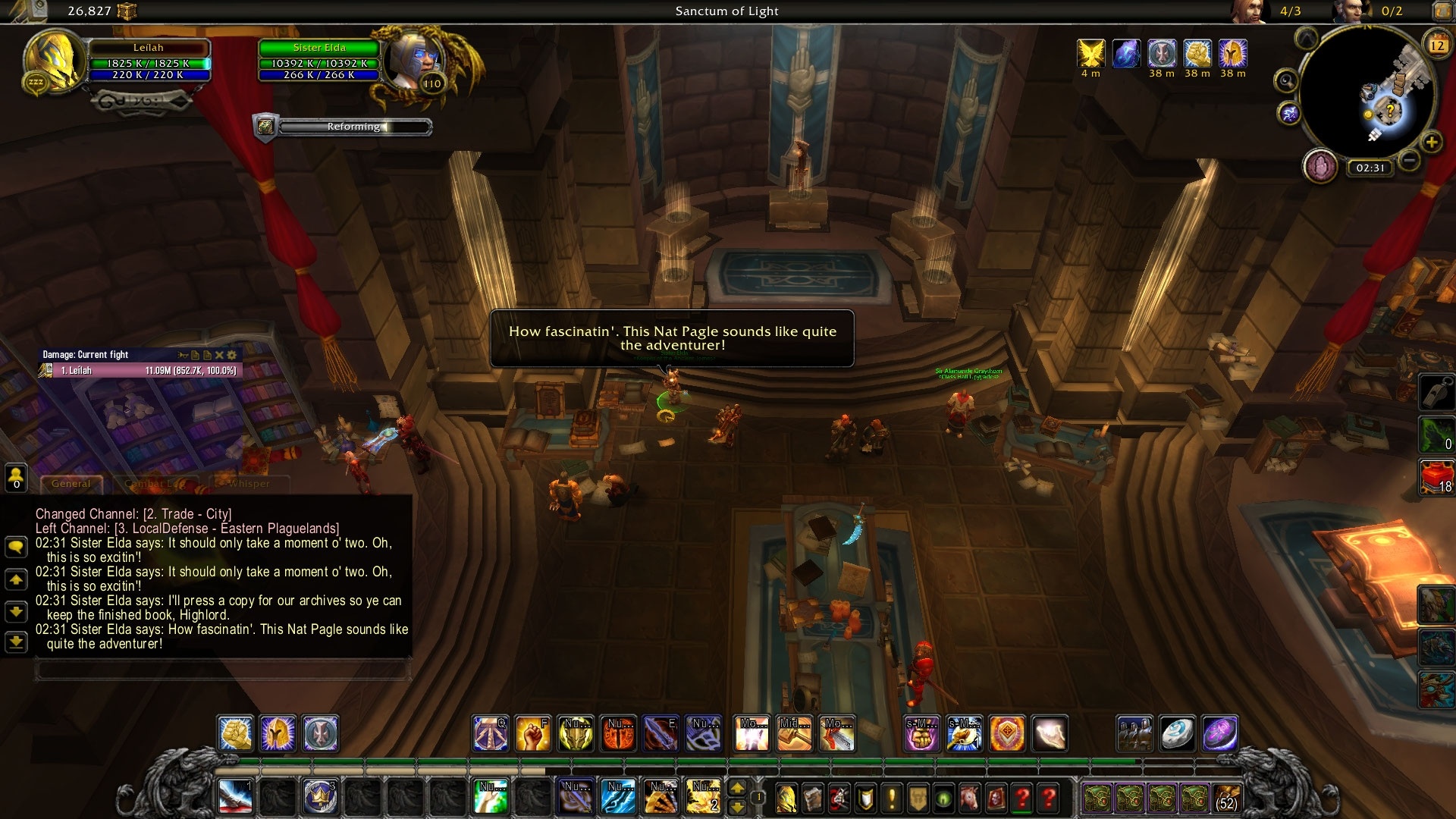The height and width of the screenshot is (819, 1456).
Task: Open the damage meter settings gear icon
Action: point(230,355)
